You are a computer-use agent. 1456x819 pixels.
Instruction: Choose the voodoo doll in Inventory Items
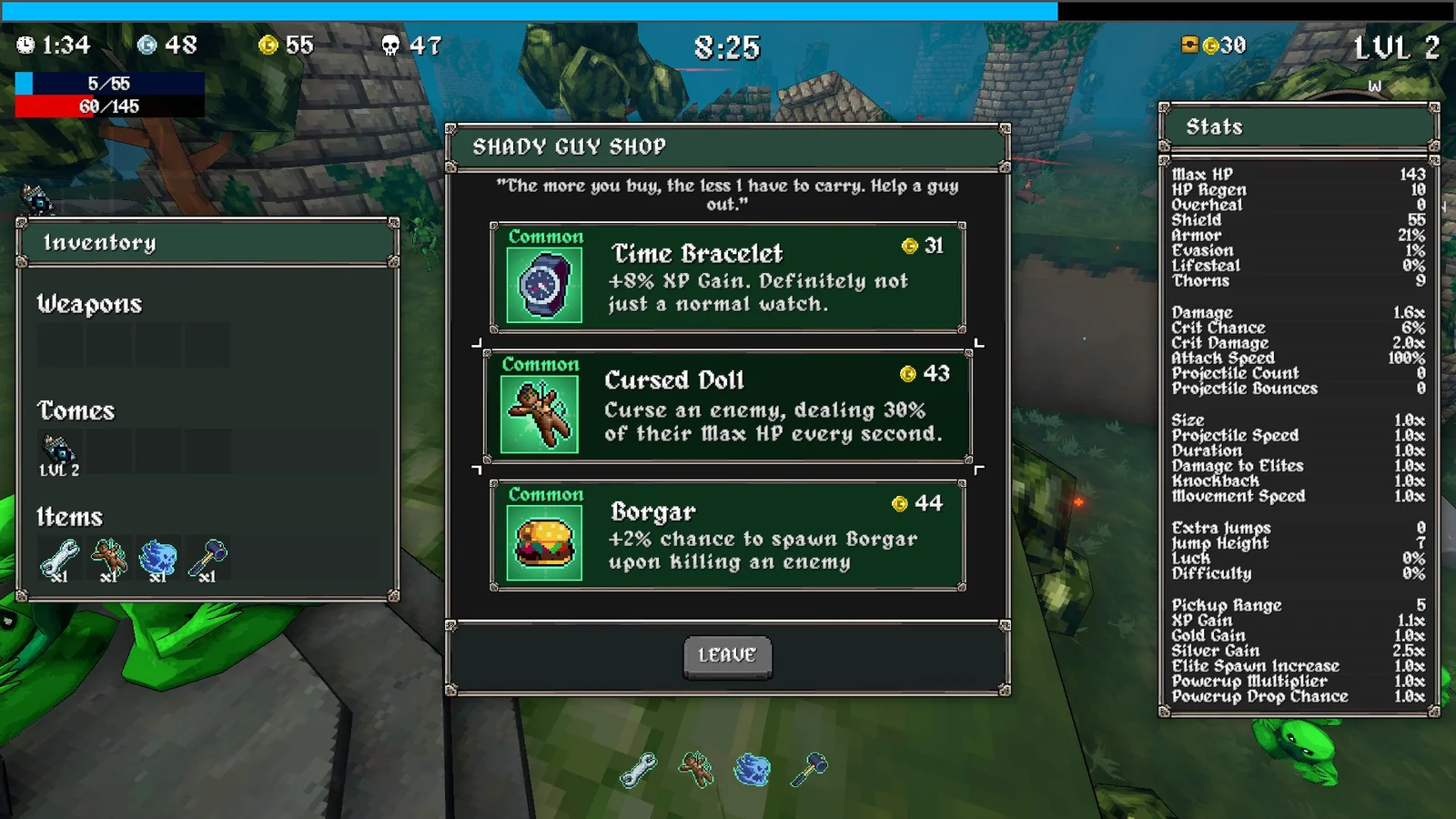pos(109,559)
